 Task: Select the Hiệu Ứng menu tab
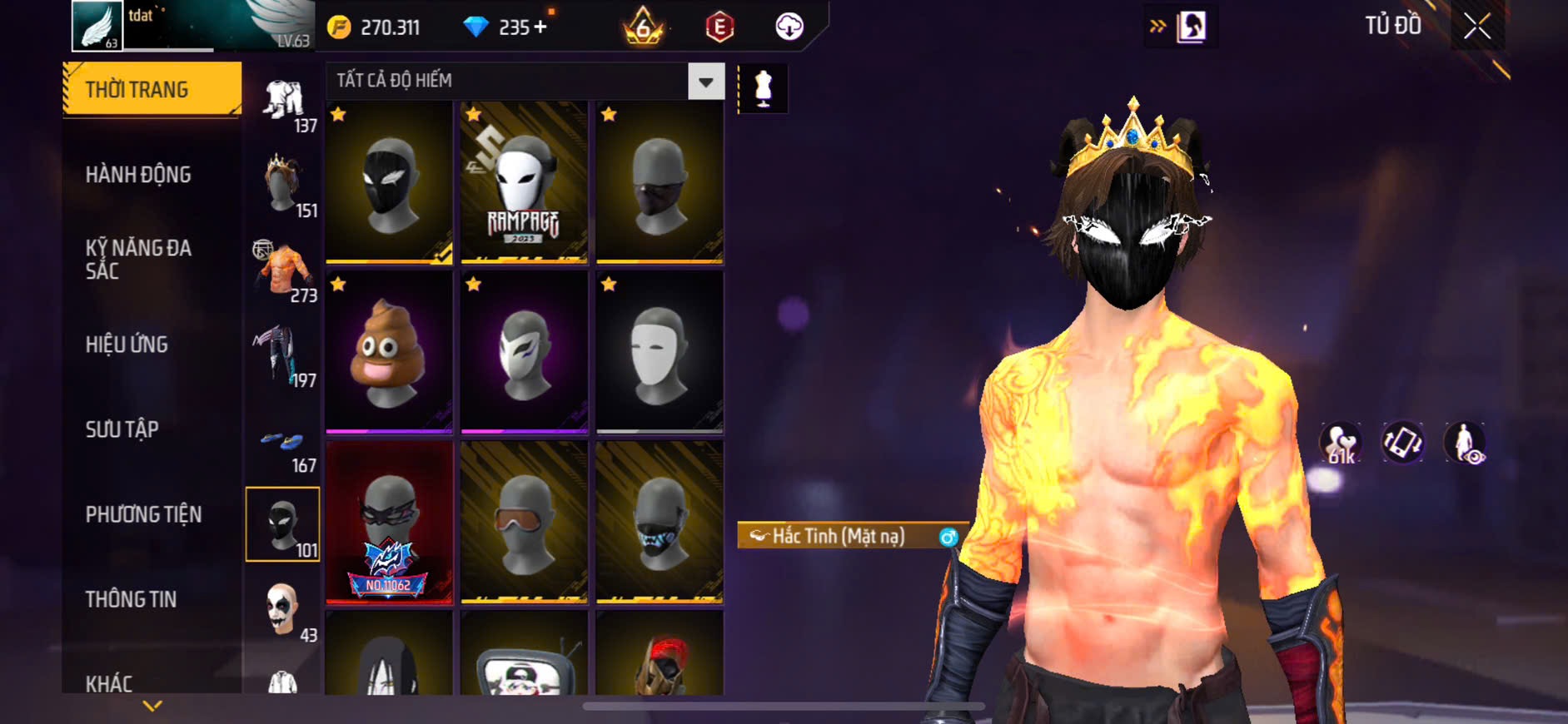click(x=127, y=345)
